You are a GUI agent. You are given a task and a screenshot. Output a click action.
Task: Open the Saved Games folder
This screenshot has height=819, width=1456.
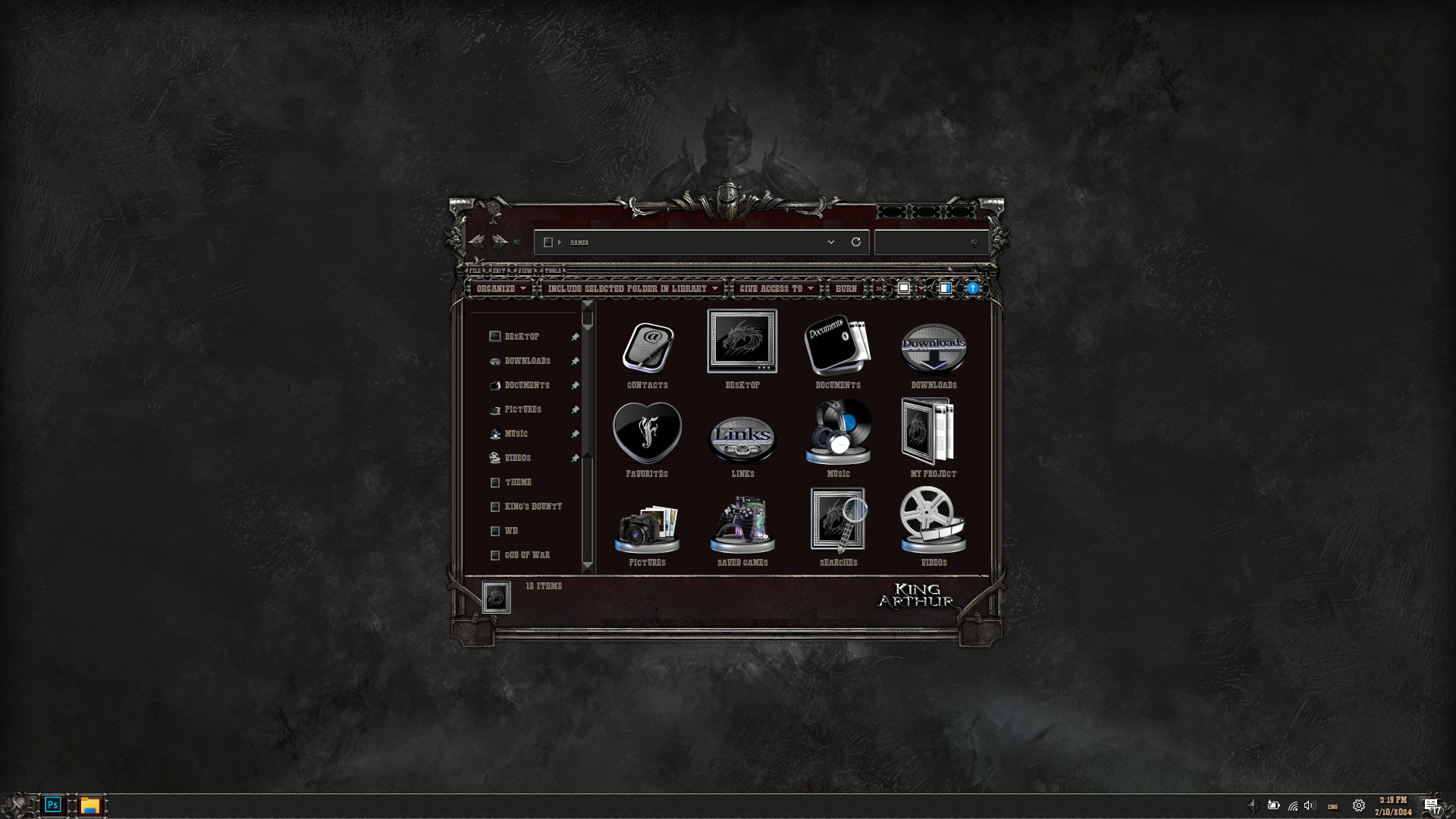[742, 523]
